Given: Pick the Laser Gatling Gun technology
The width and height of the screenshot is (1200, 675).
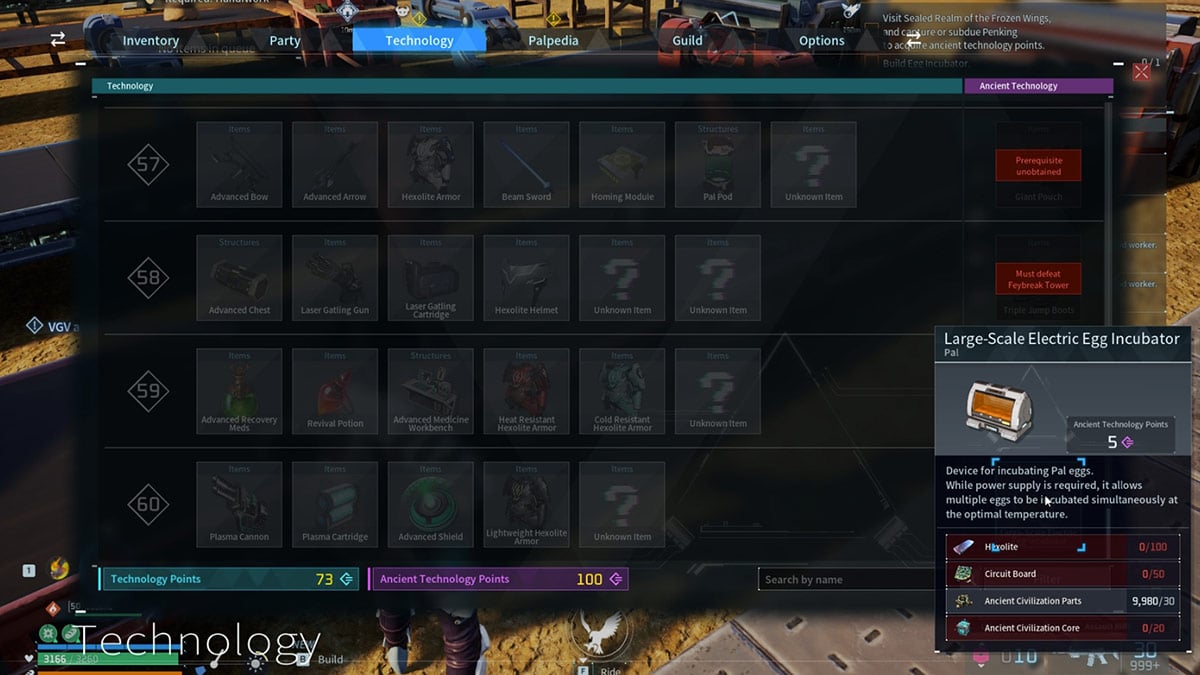Looking at the screenshot, I should [335, 277].
